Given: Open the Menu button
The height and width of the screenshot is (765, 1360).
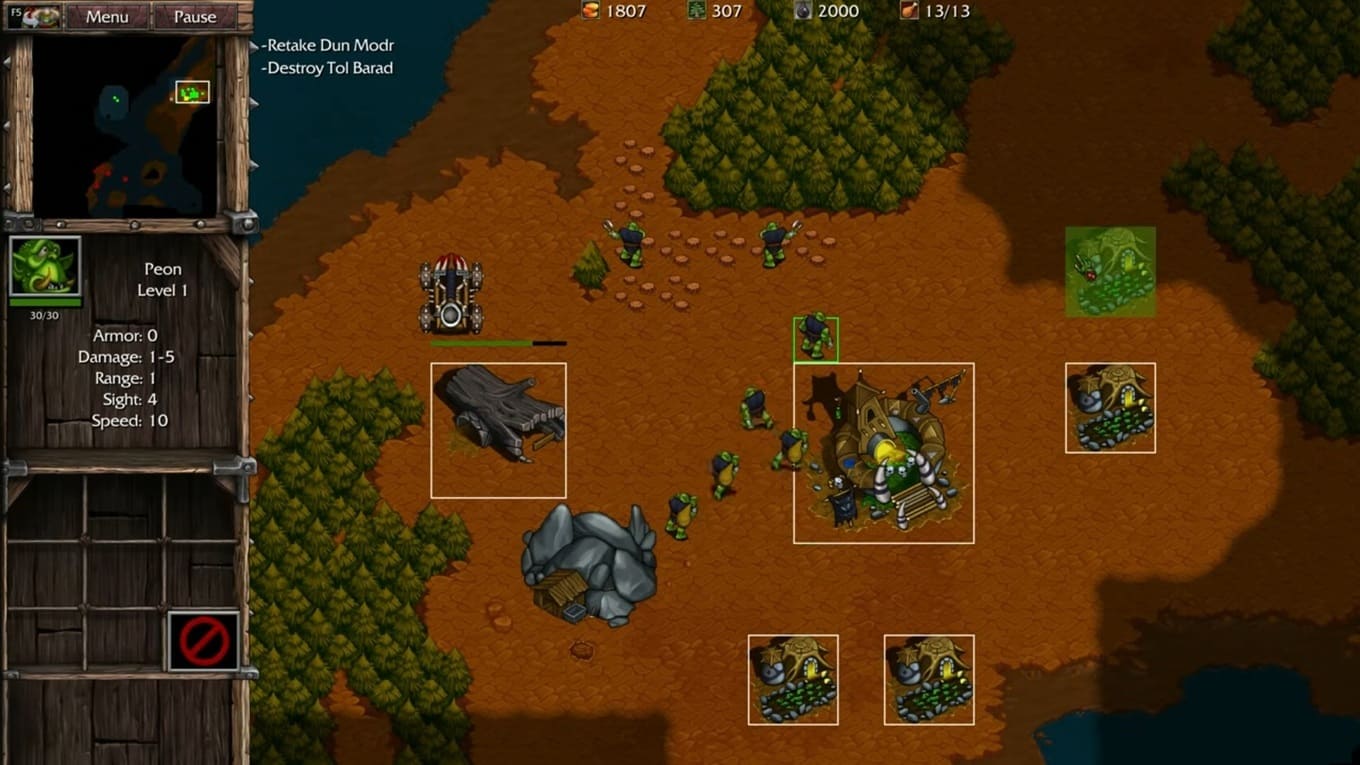Looking at the screenshot, I should (106, 16).
